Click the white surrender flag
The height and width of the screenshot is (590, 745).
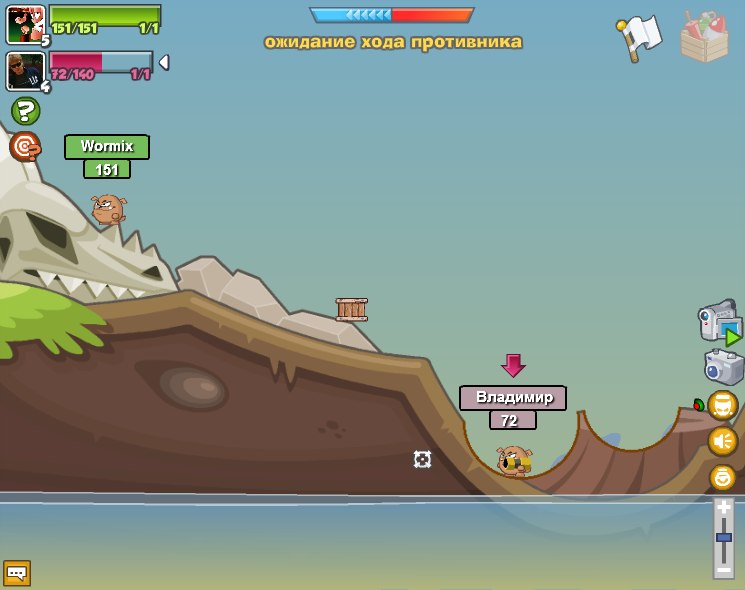coord(640,37)
